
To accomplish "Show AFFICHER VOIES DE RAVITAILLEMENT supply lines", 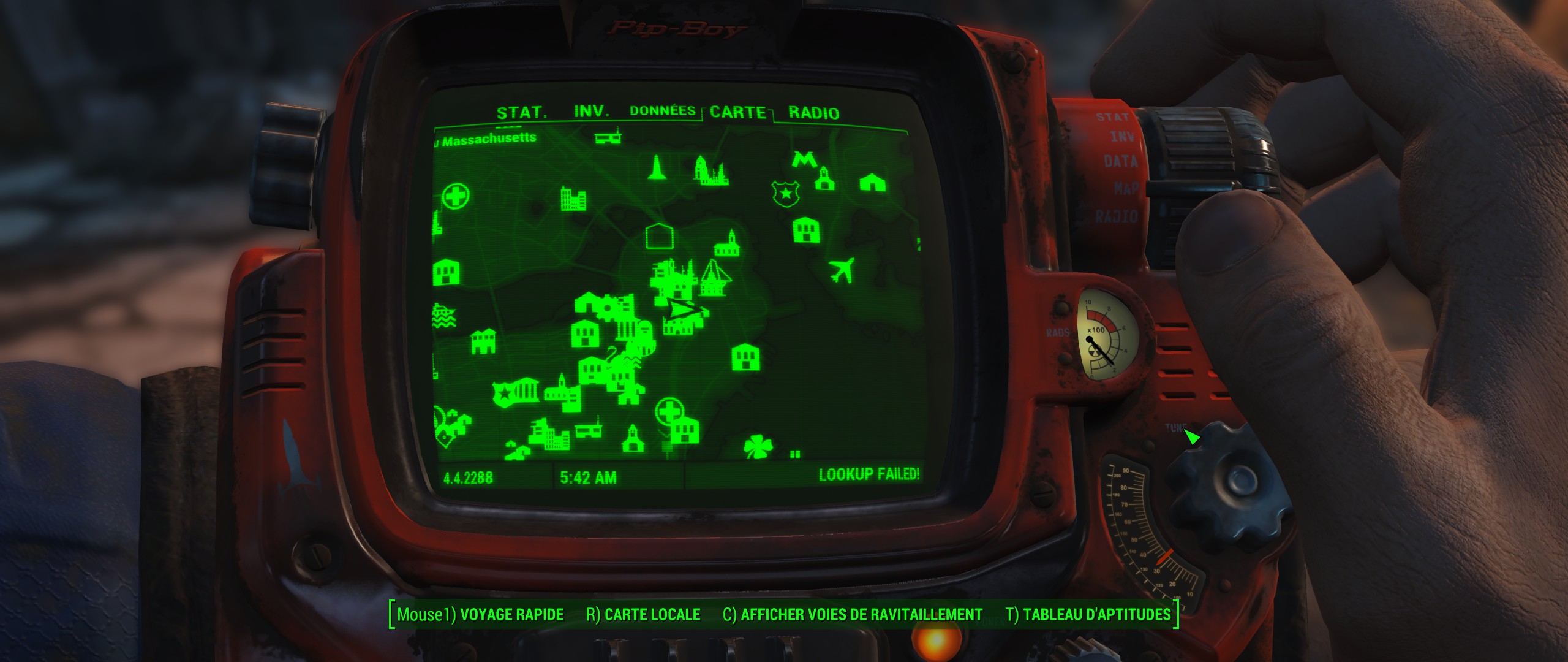I will [x=853, y=615].
